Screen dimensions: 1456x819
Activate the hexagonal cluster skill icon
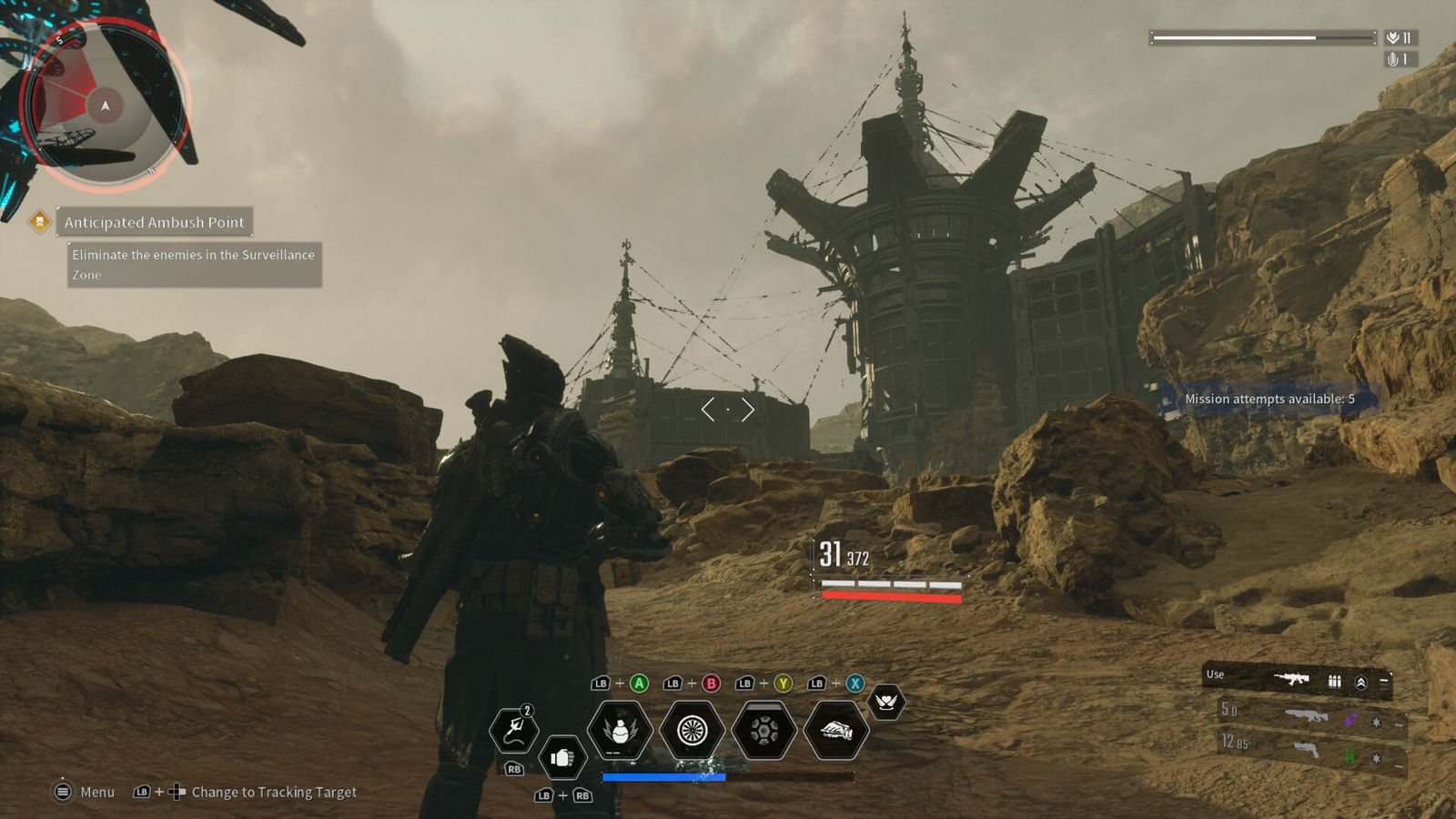click(764, 729)
